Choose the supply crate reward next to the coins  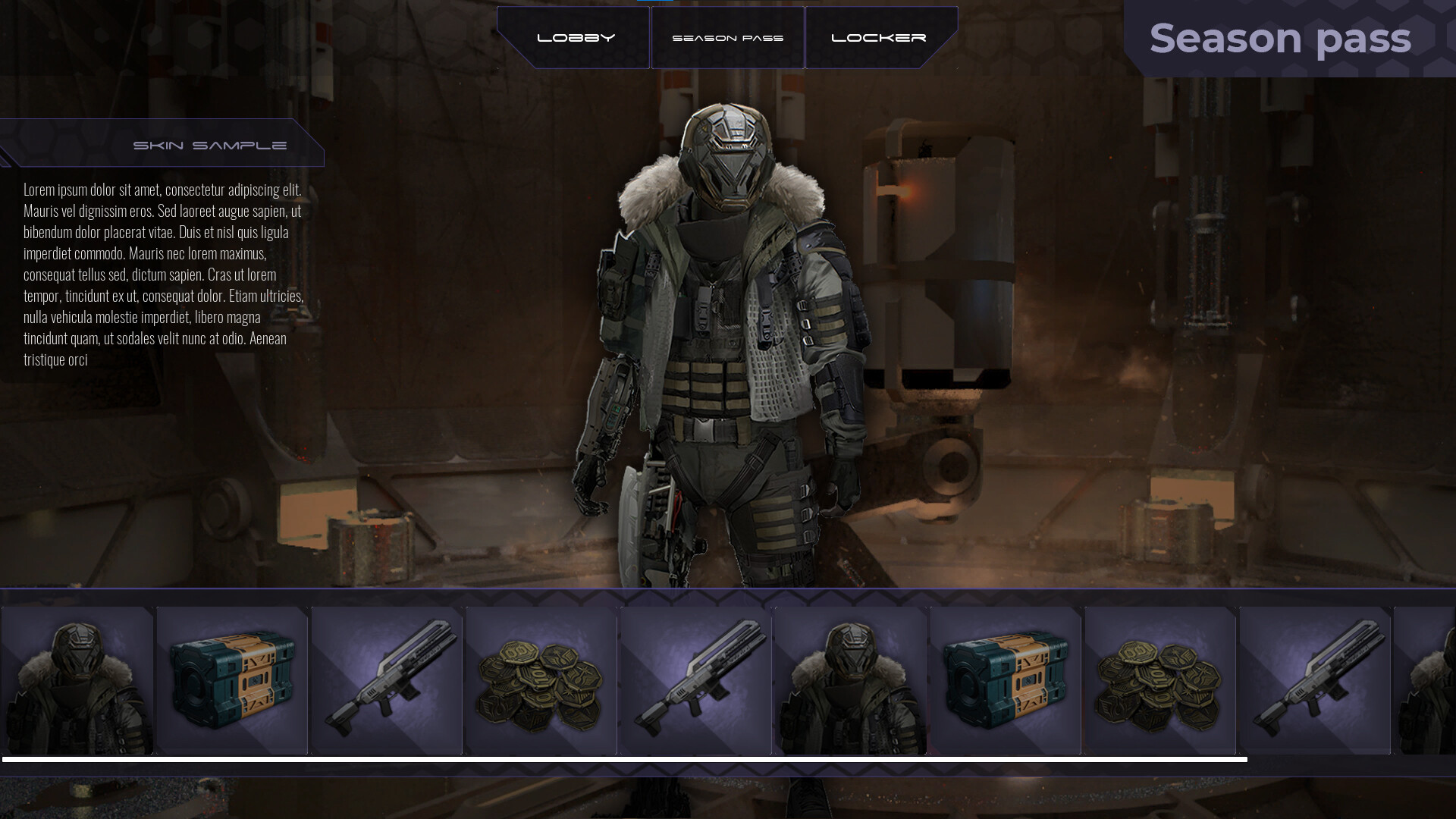(x=1006, y=680)
